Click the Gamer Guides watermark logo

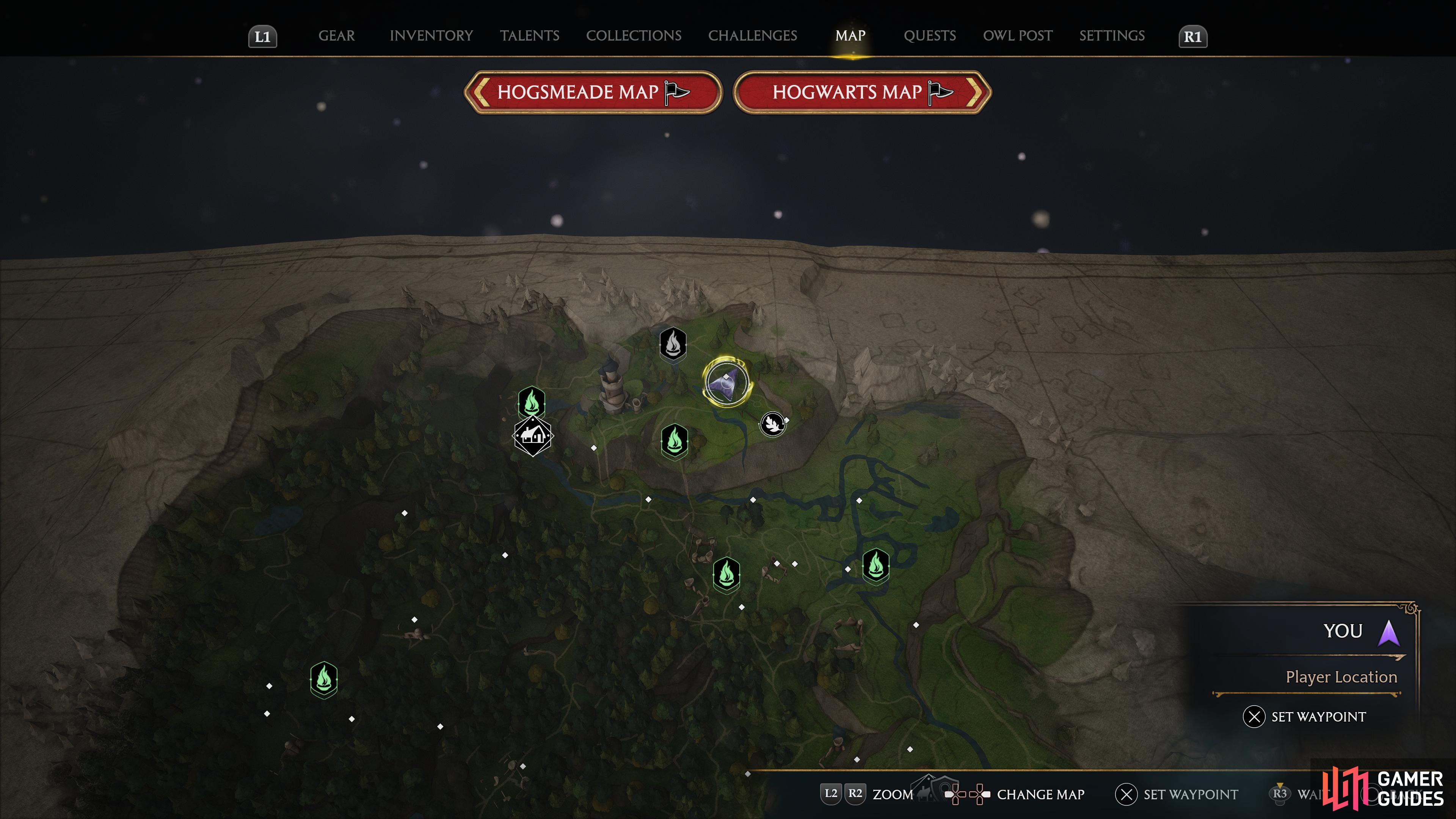click(1383, 789)
